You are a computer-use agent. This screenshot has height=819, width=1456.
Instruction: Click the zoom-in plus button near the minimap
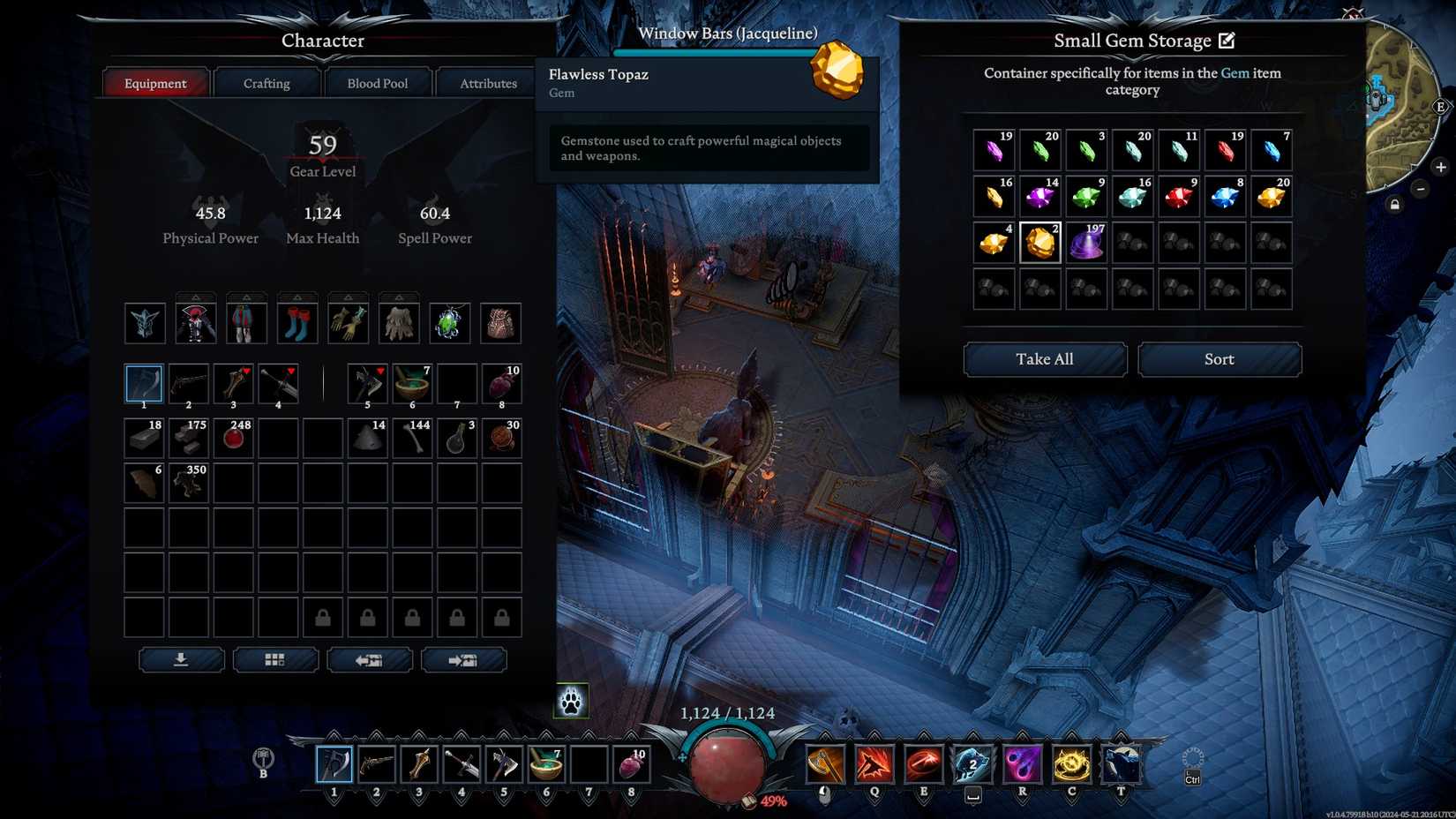tap(1441, 166)
